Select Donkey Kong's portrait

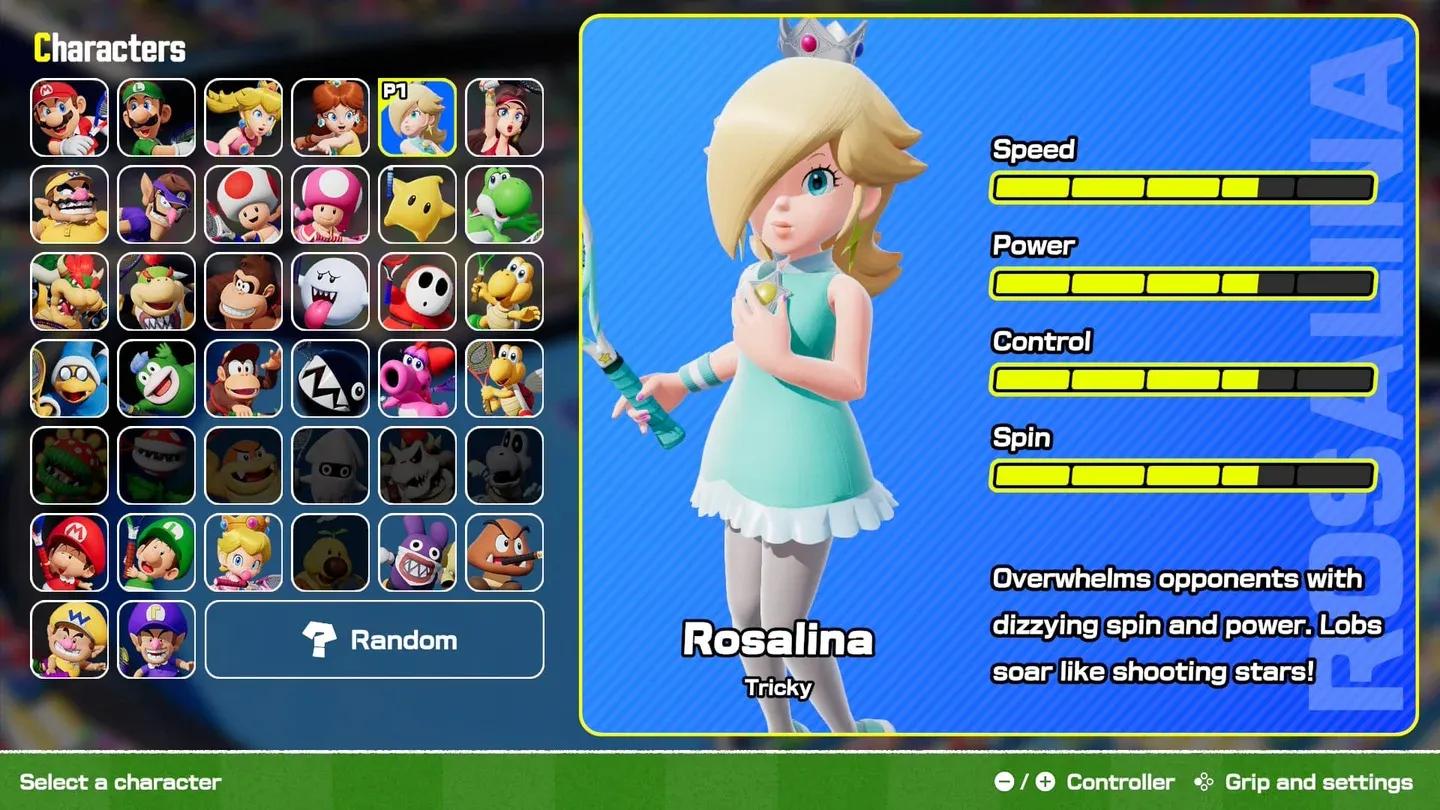pyautogui.click(x=243, y=292)
